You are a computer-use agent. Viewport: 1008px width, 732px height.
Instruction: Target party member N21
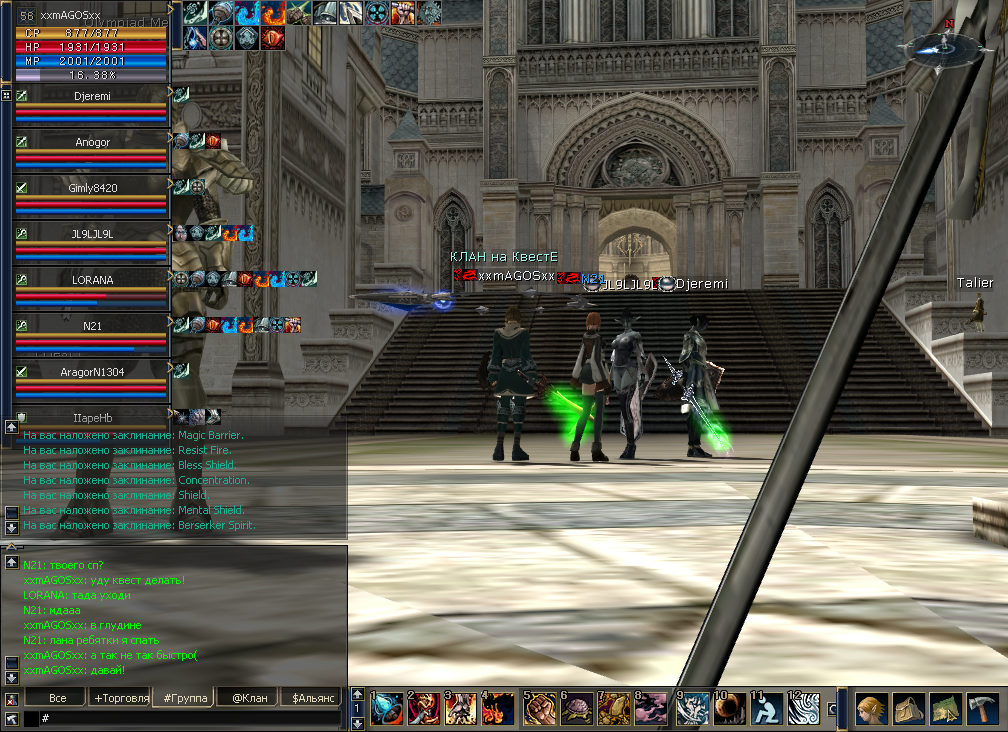[92, 327]
